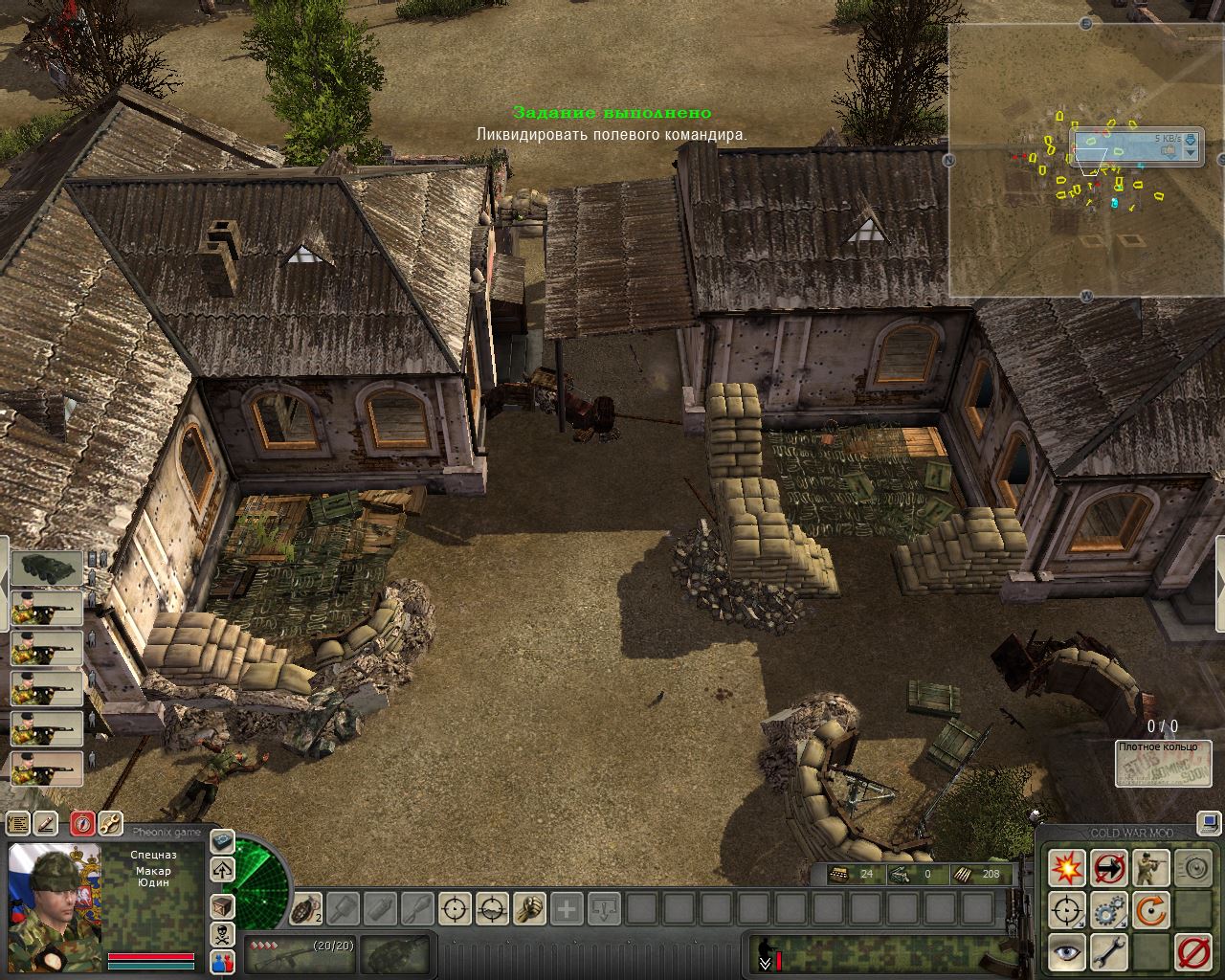Image resolution: width=1225 pixels, height=980 pixels.
Task: Click the red cancel order command
Action: [x=1193, y=952]
